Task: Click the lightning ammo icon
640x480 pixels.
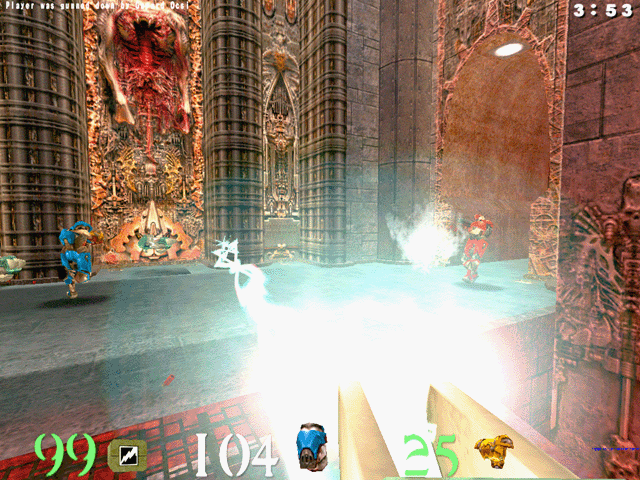Action: tap(127, 455)
